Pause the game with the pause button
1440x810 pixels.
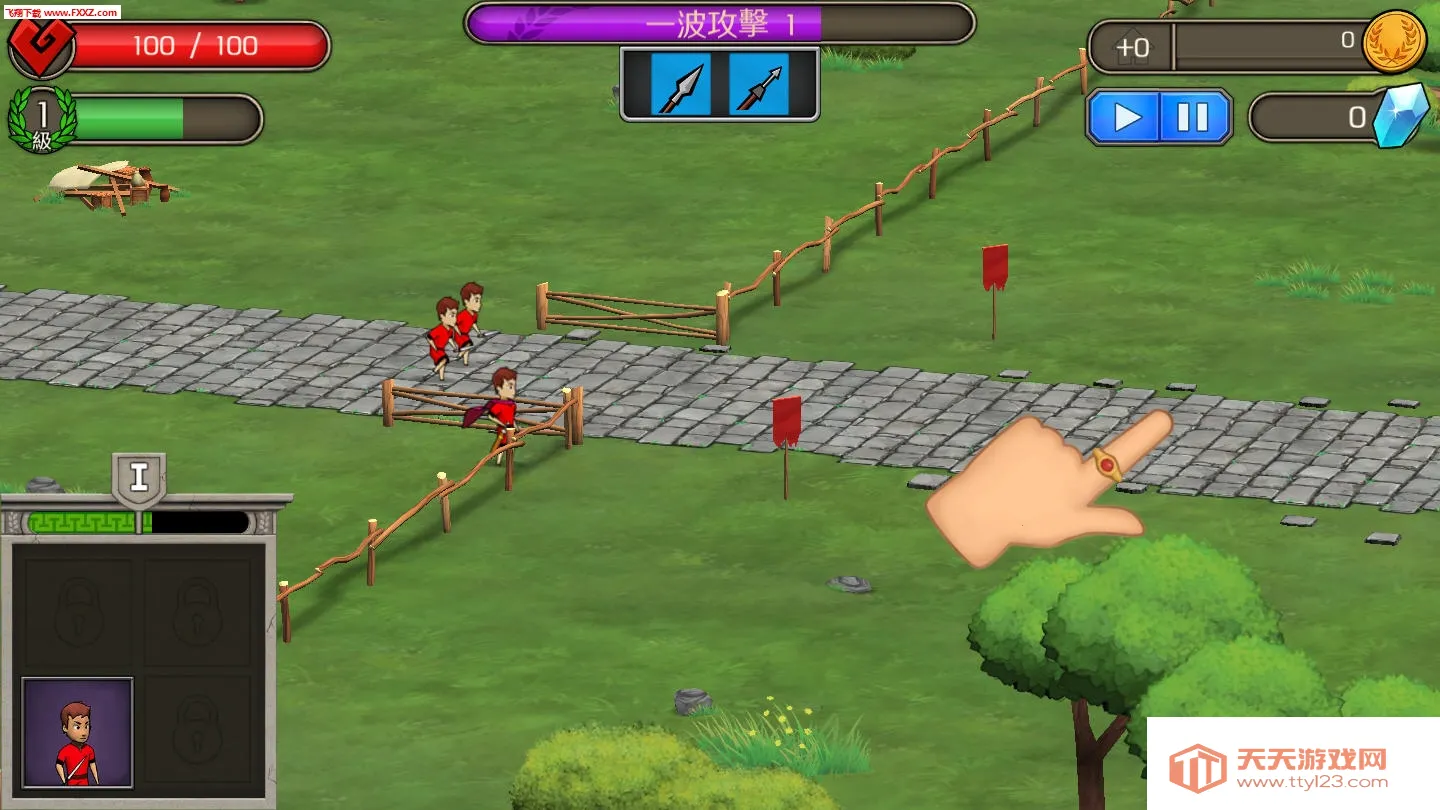point(1192,118)
